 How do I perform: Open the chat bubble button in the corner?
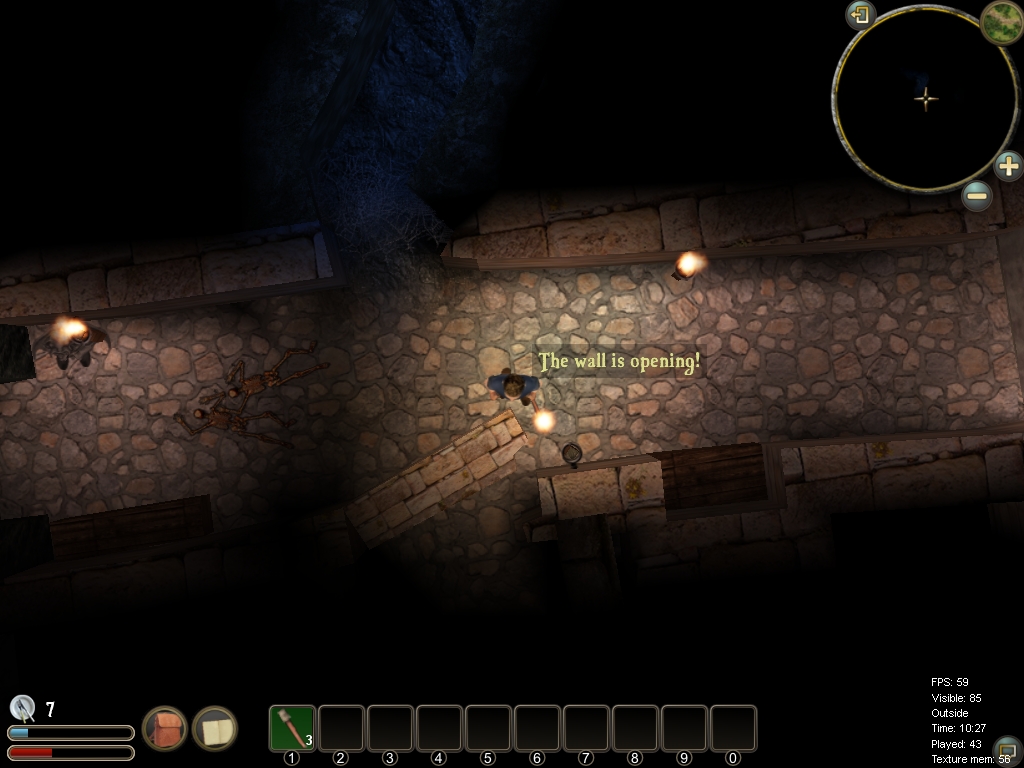coord(1007,749)
